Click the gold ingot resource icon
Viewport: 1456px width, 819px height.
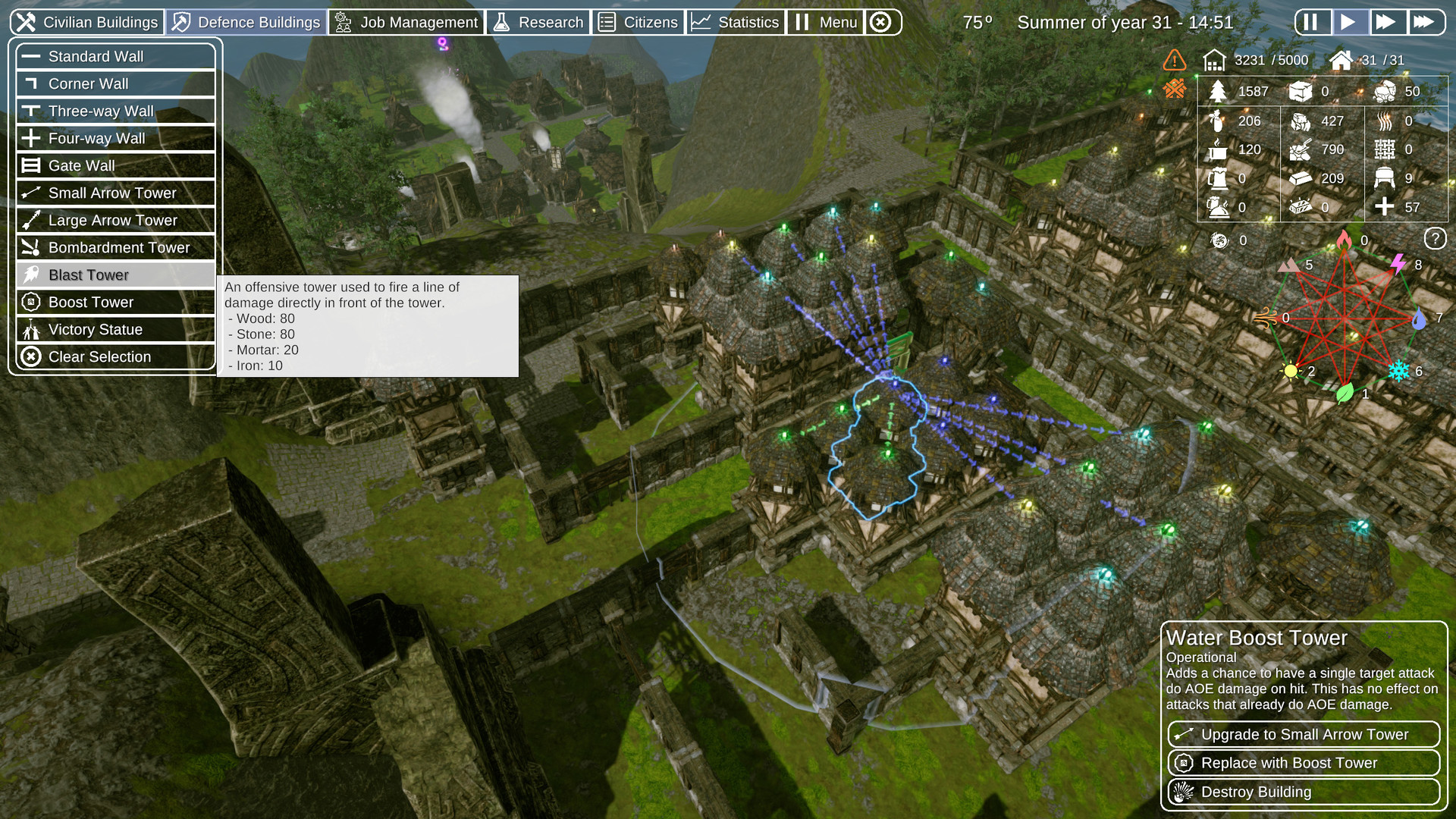1299,178
